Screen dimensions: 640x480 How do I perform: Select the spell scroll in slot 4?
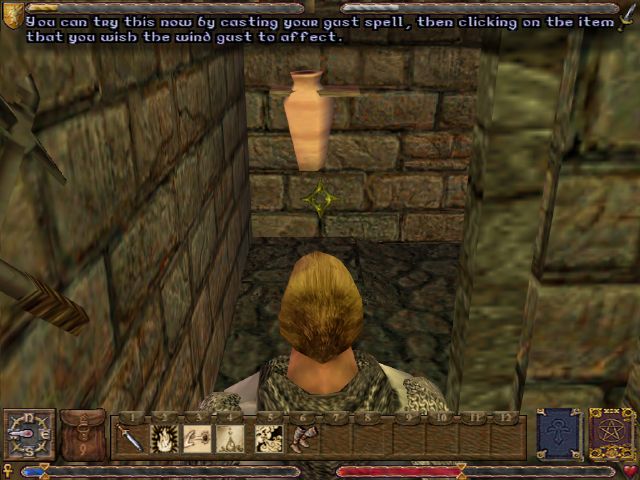point(233,438)
